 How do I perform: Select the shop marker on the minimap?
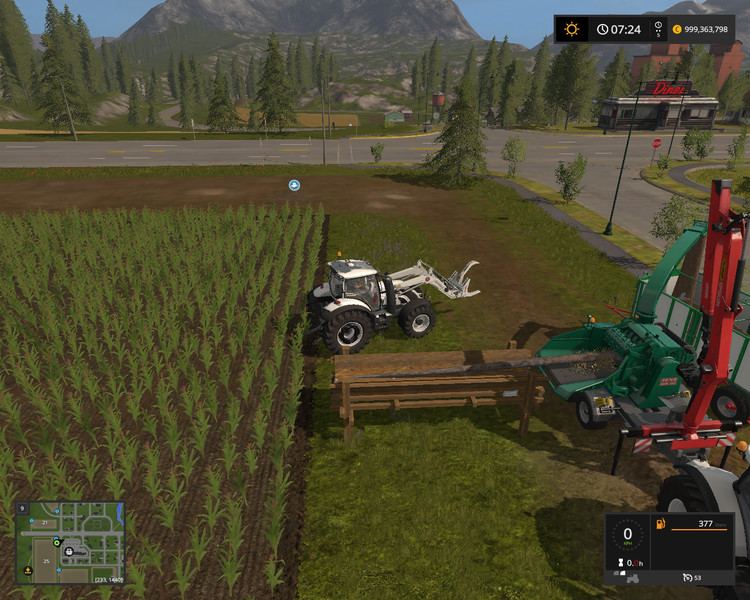click(69, 552)
